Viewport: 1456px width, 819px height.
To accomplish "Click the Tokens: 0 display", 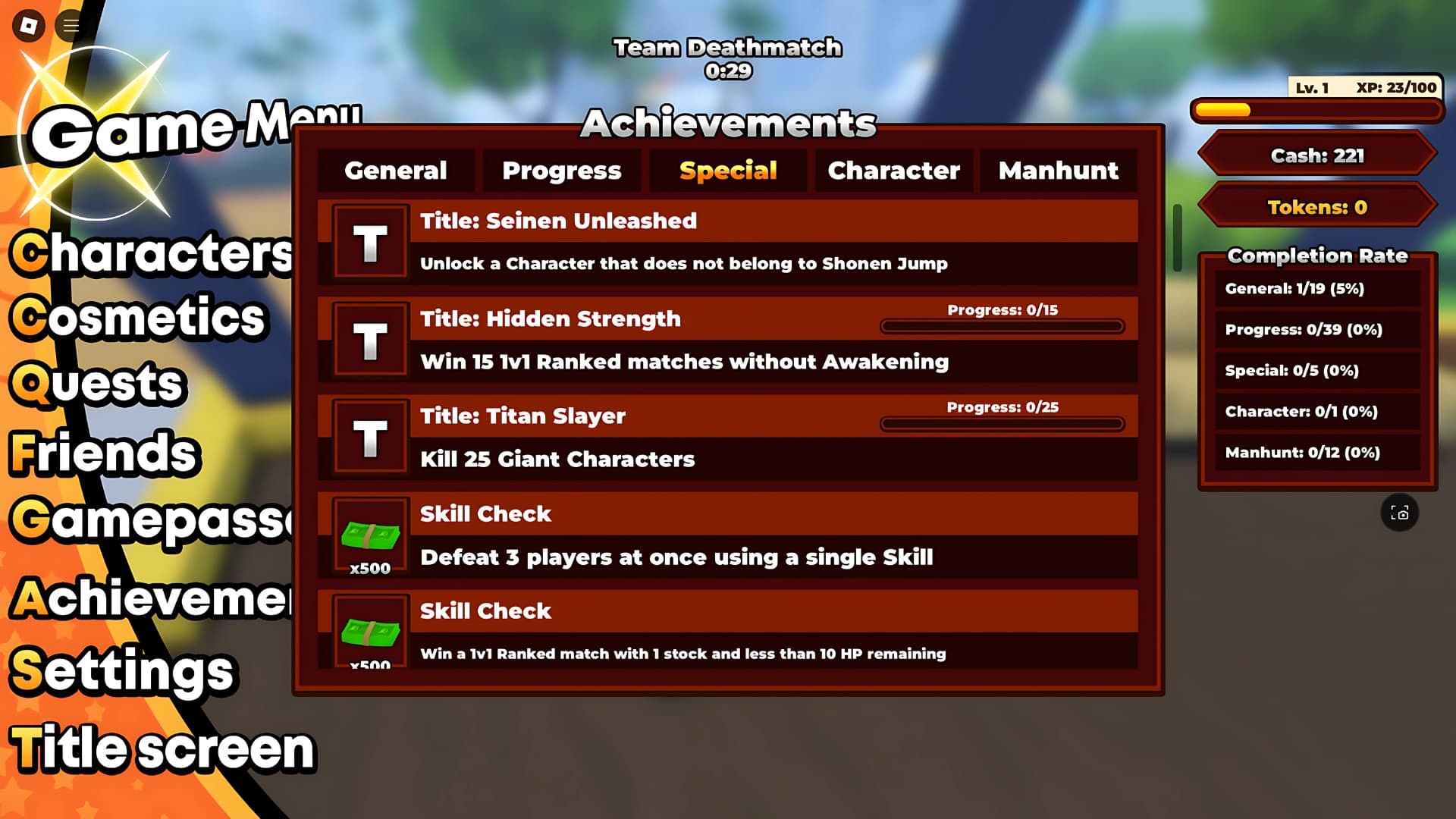I will pos(1317,207).
